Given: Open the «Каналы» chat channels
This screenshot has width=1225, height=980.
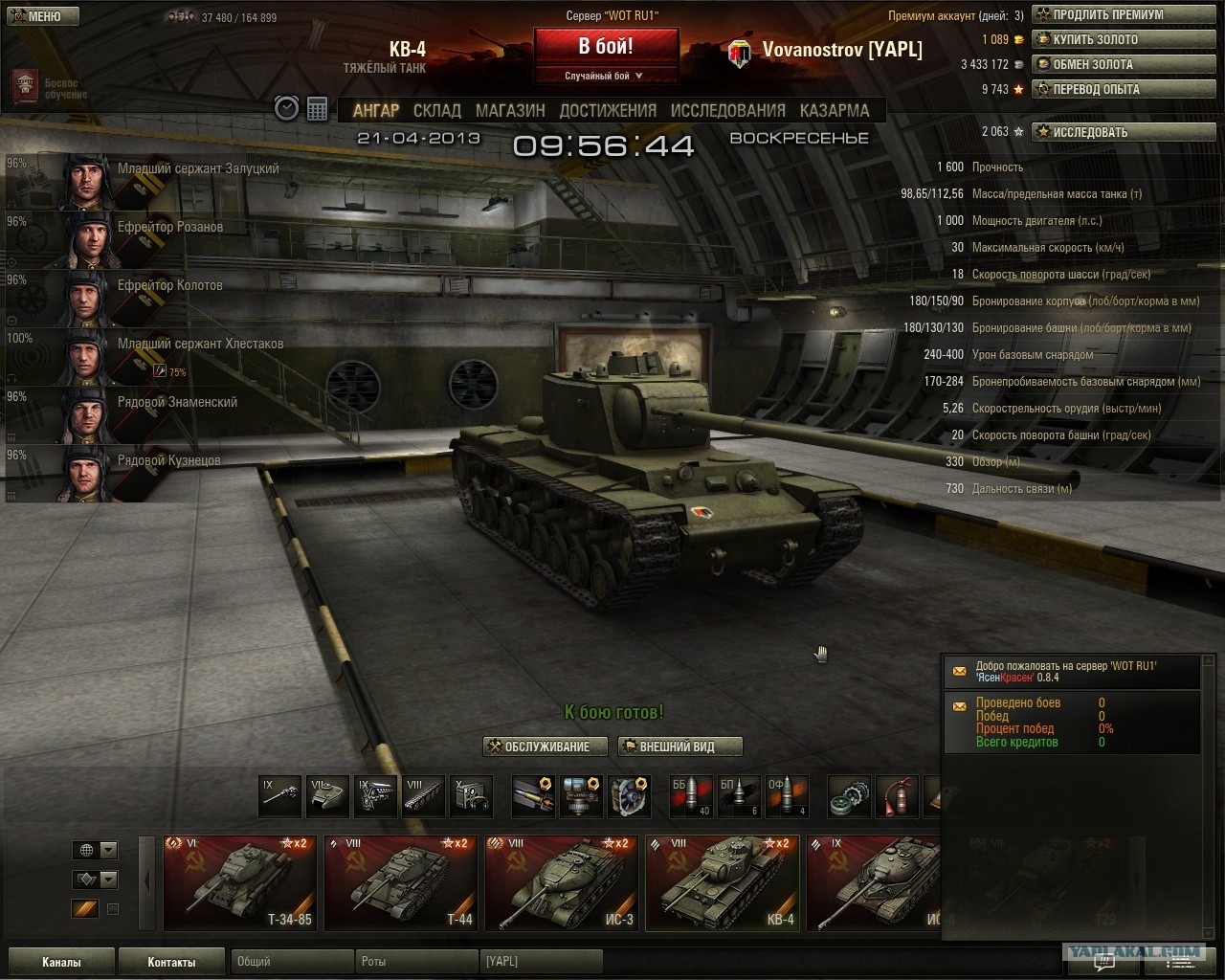Looking at the screenshot, I should coord(61,962).
